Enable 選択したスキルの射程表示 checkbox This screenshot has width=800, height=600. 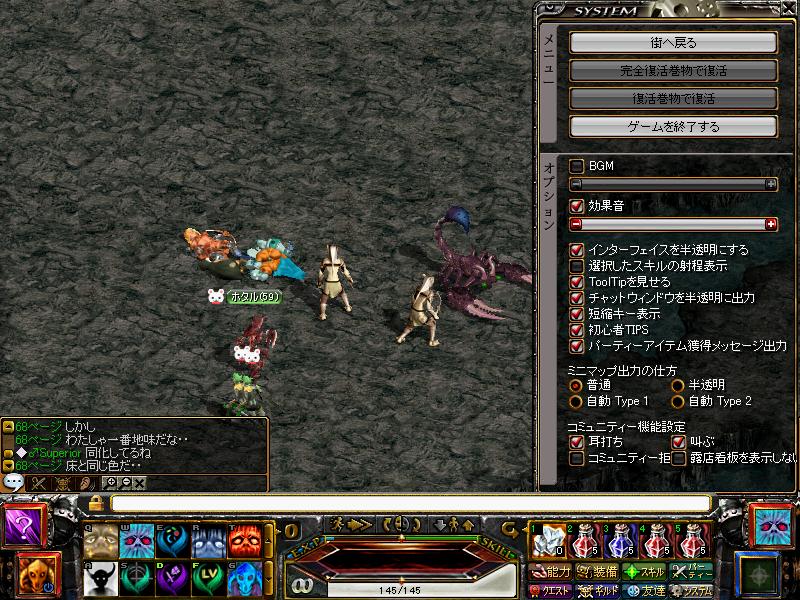point(576,266)
